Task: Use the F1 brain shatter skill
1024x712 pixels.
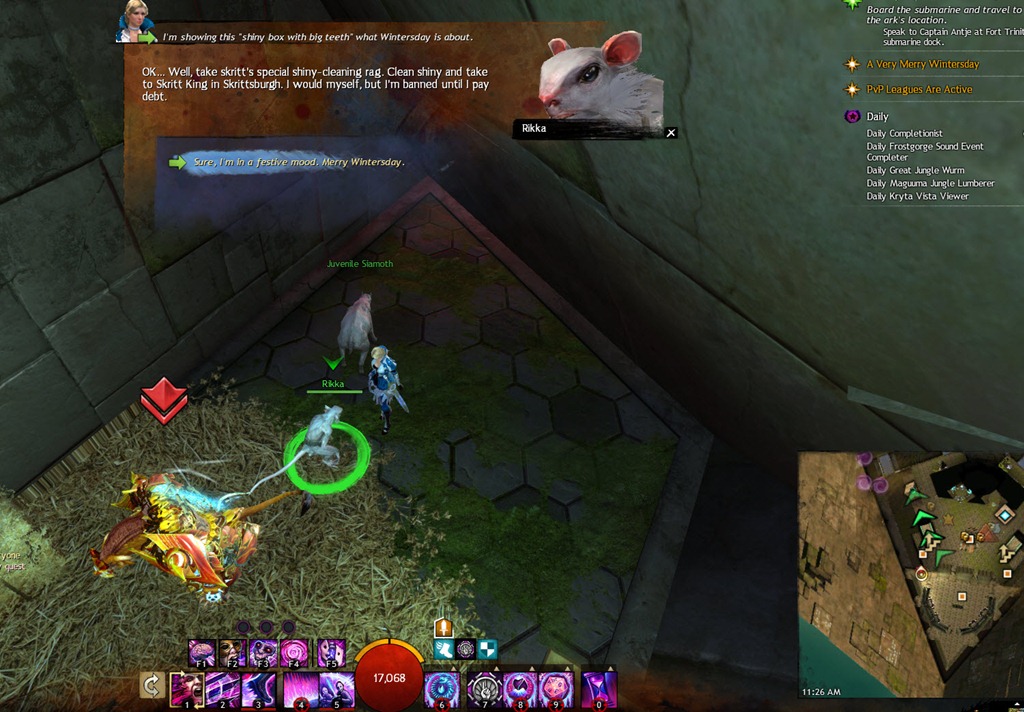Action: (202, 653)
